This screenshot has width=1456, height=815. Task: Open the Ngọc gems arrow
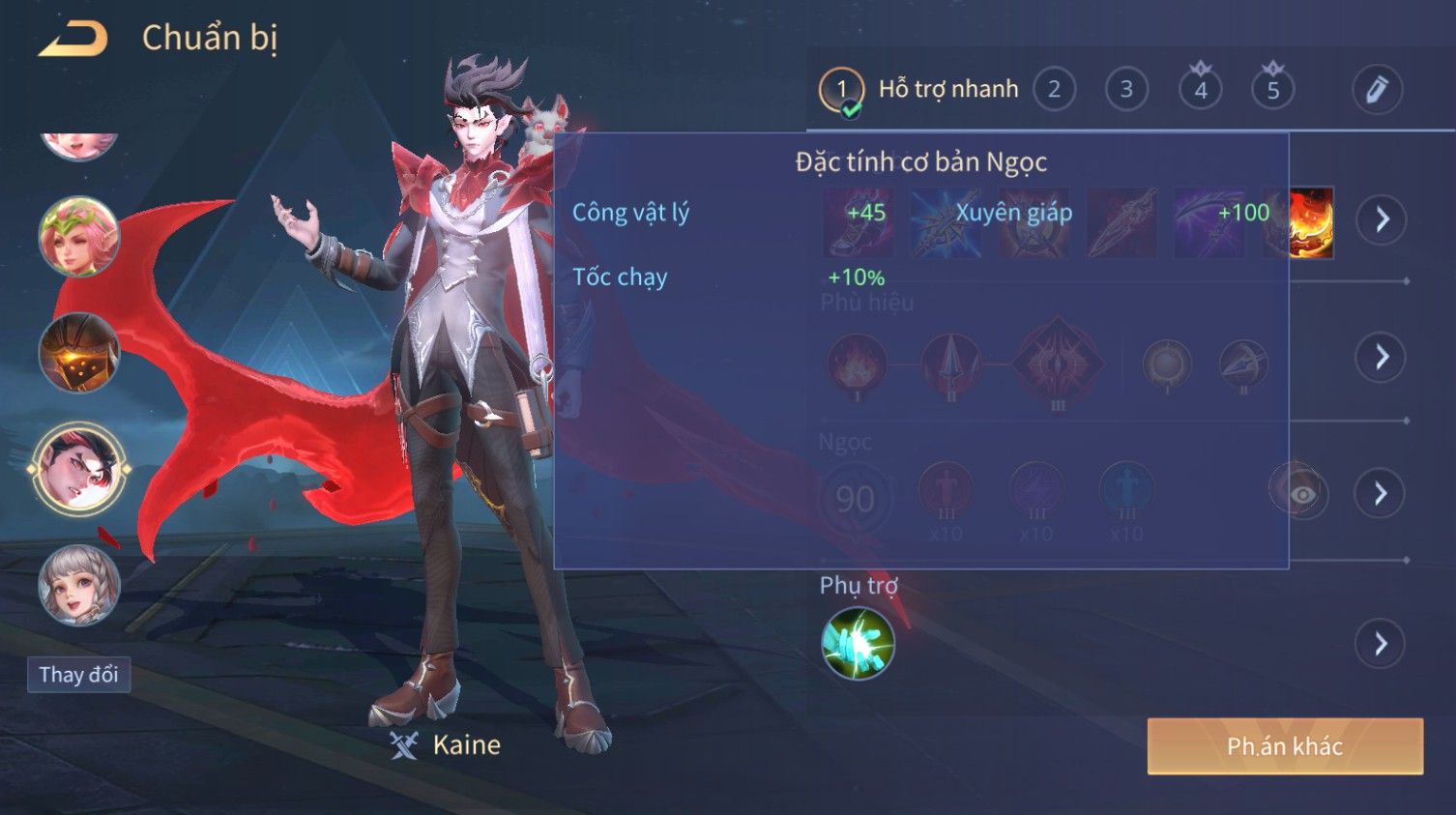1382,494
